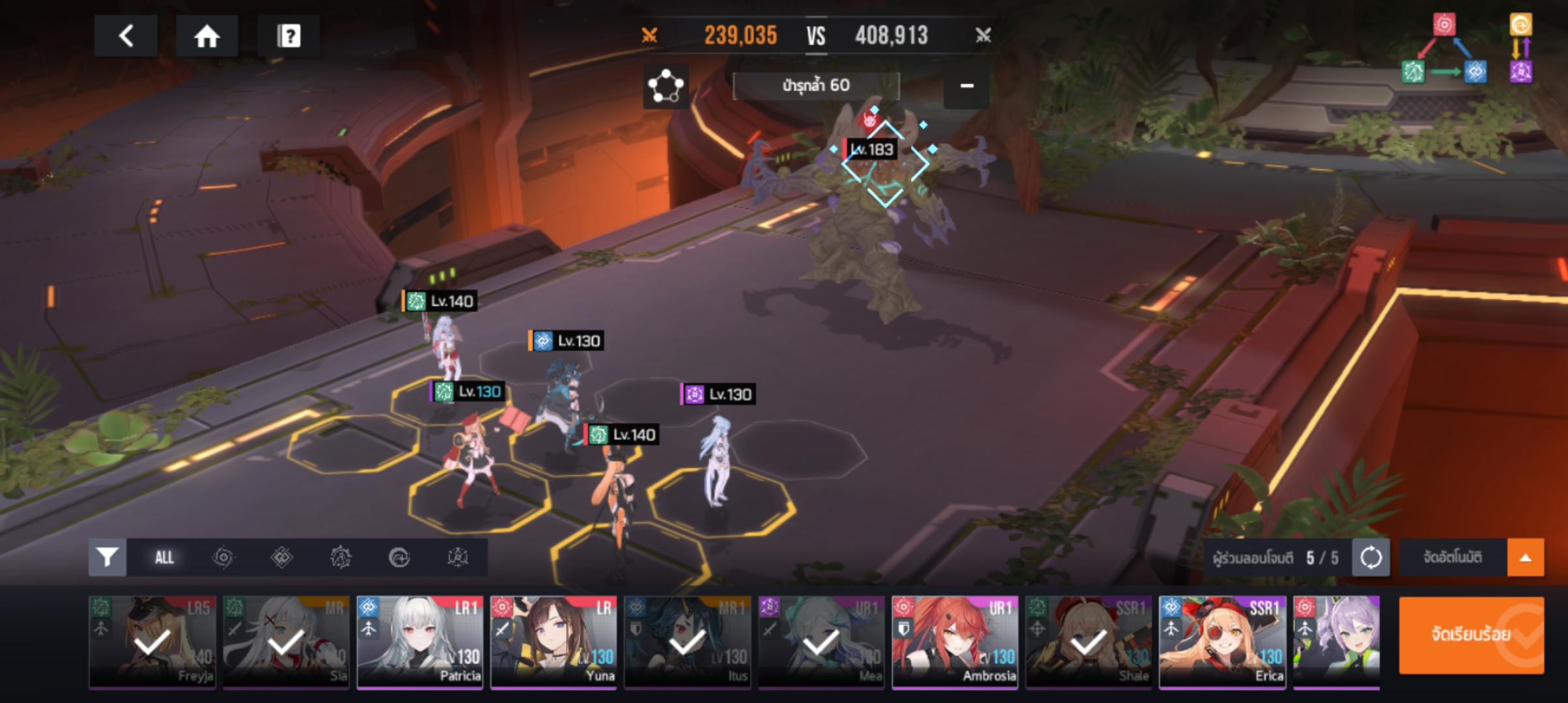
Task: Open the funnel filter options
Action: click(x=107, y=557)
